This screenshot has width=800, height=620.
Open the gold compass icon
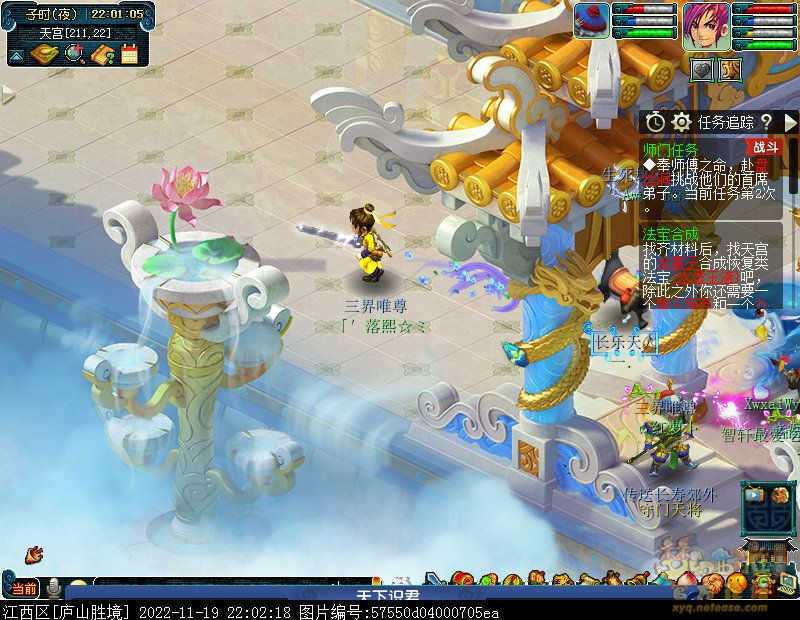(42, 54)
